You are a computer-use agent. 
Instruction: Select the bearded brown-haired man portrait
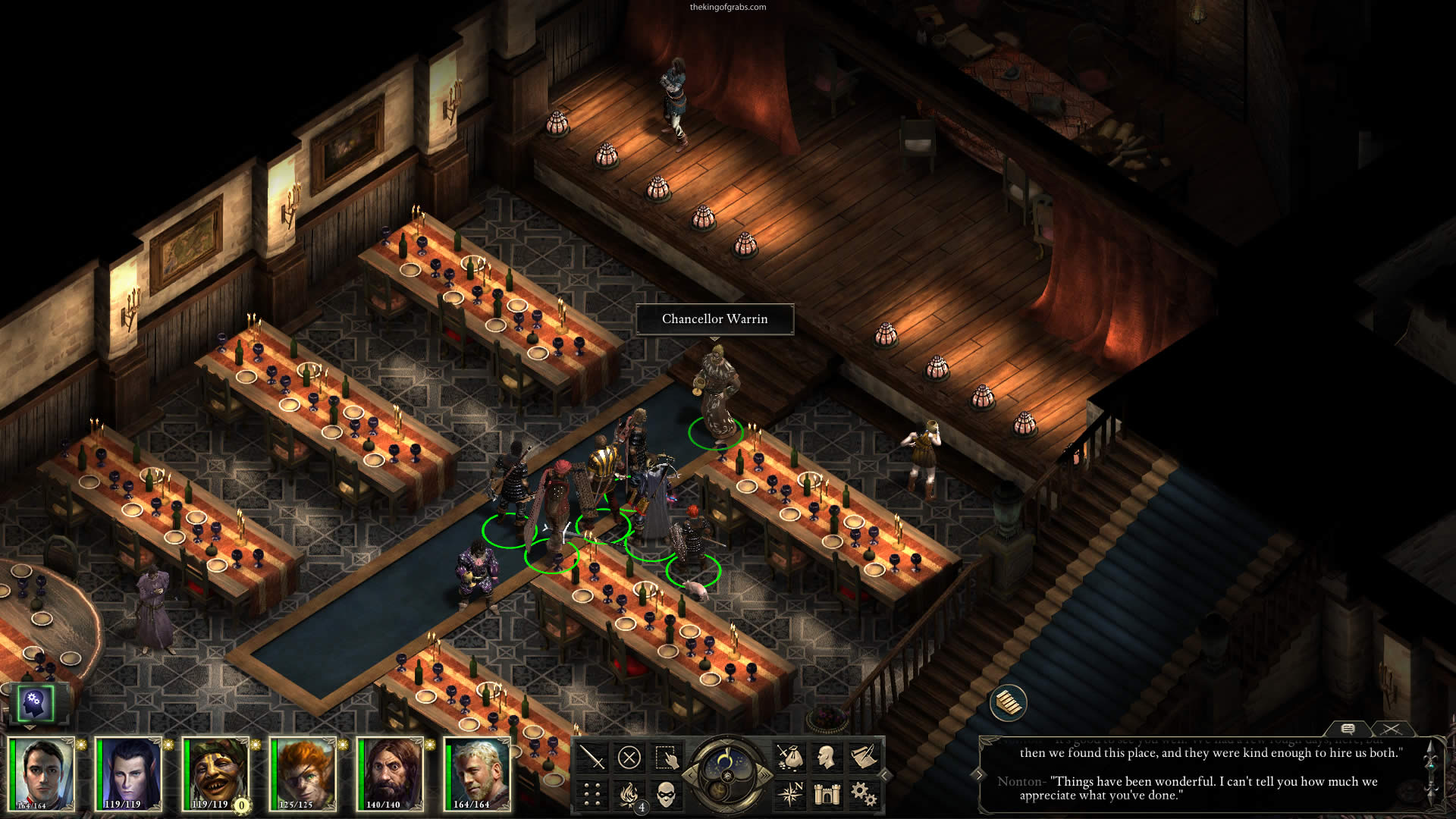pos(388,773)
